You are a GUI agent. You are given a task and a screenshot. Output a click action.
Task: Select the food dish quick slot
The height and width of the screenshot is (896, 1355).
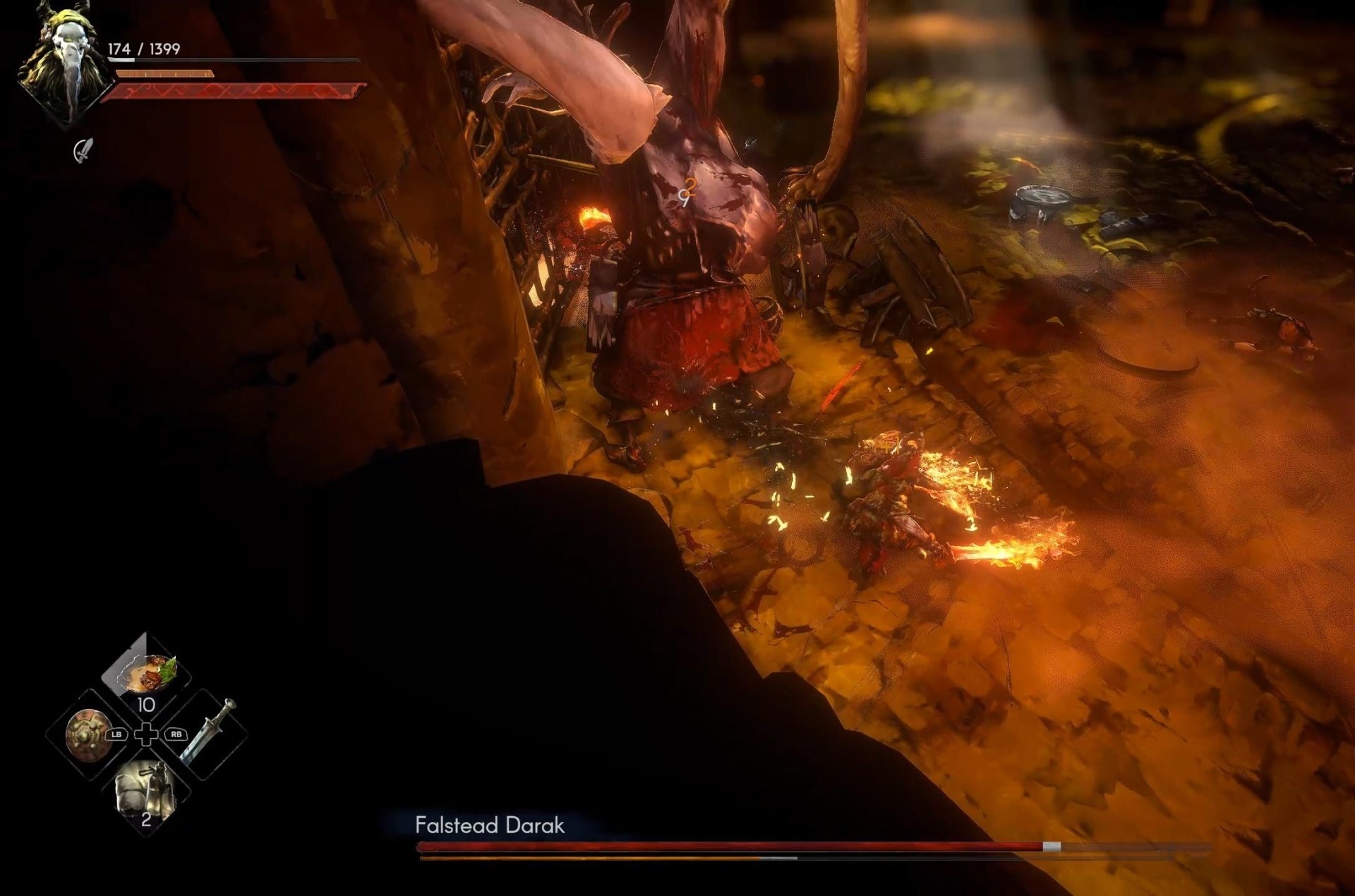click(x=145, y=672)
